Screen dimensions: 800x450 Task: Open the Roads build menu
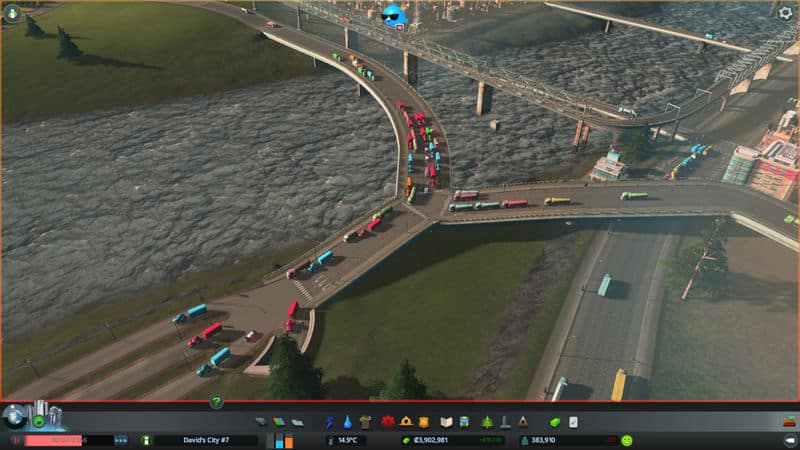tap(261, 422)
